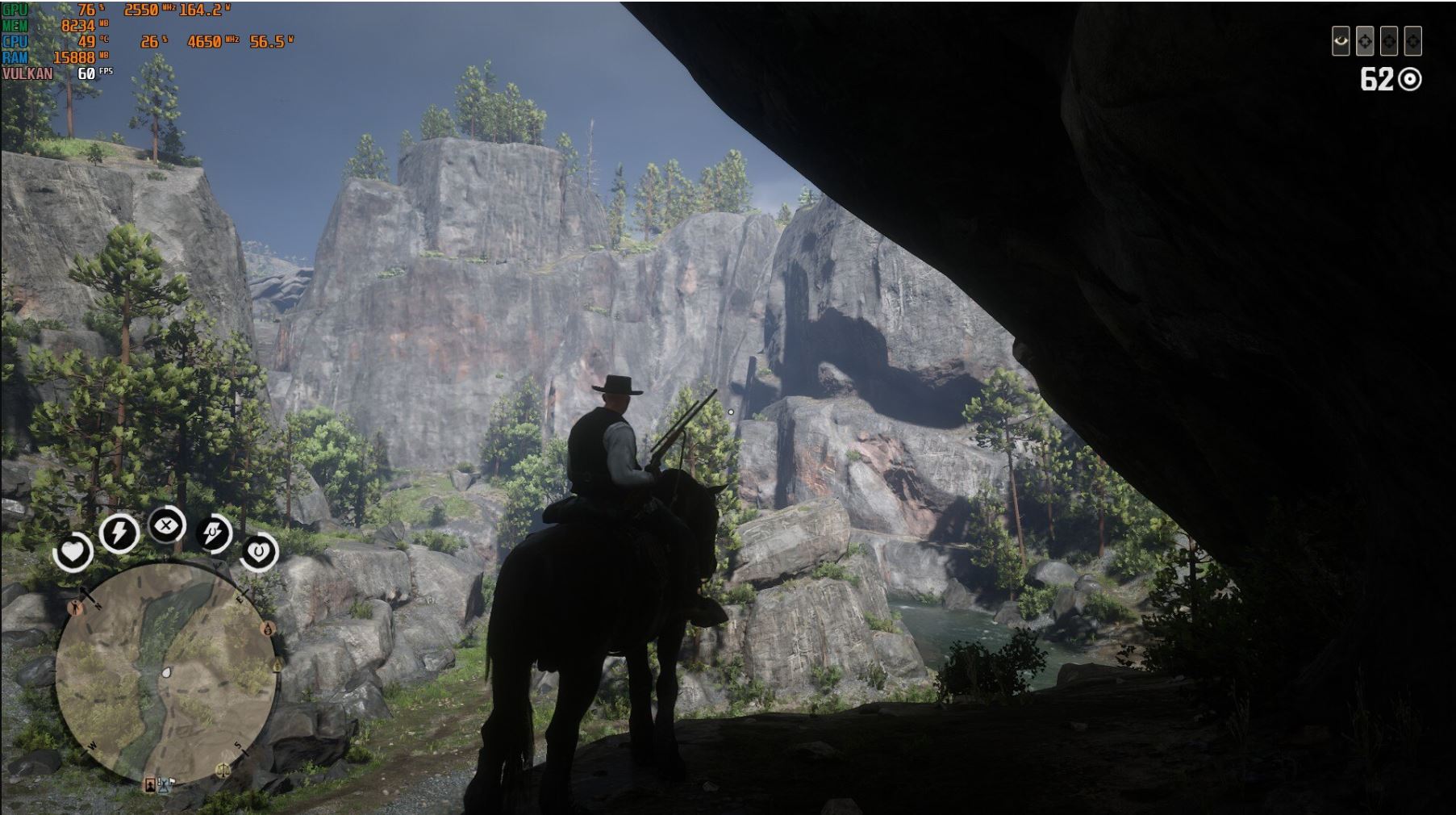1456x815 pixels.
Task: Click the campfire marker on the minimap edge
Action: click(x=269, y=629)
